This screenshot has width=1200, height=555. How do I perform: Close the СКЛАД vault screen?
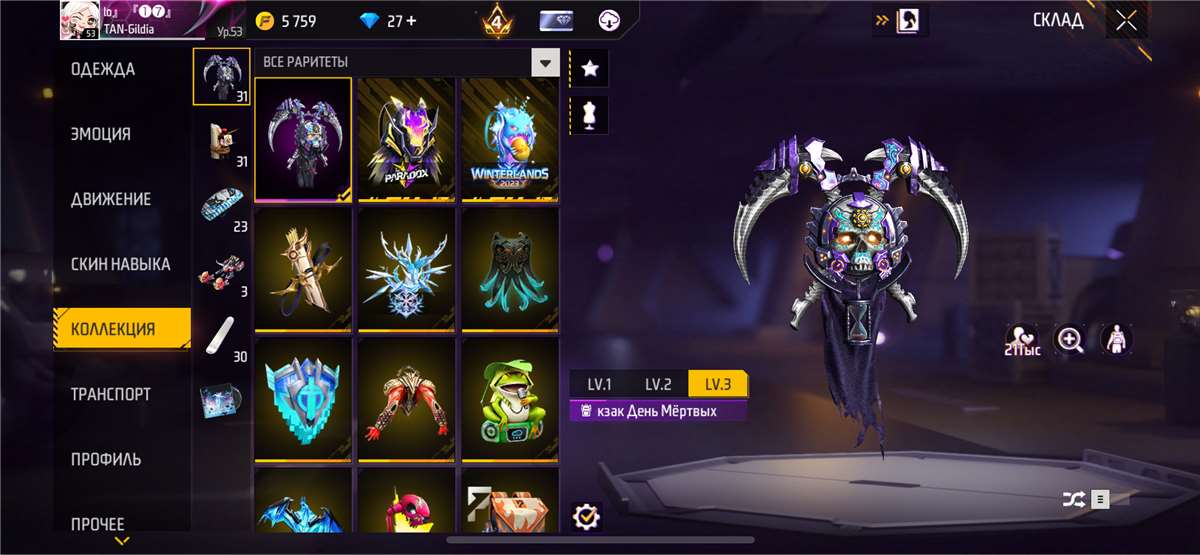1126,20
